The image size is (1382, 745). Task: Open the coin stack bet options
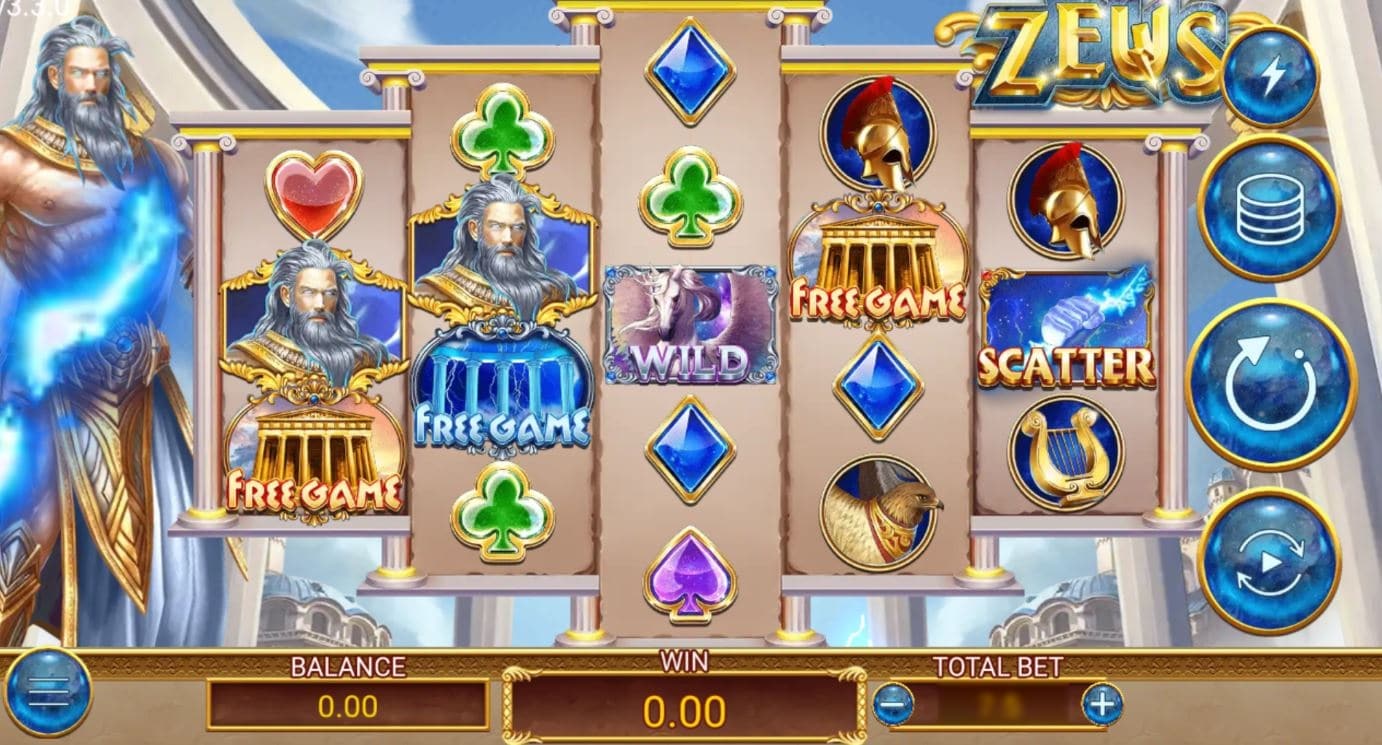point(1269,207)
